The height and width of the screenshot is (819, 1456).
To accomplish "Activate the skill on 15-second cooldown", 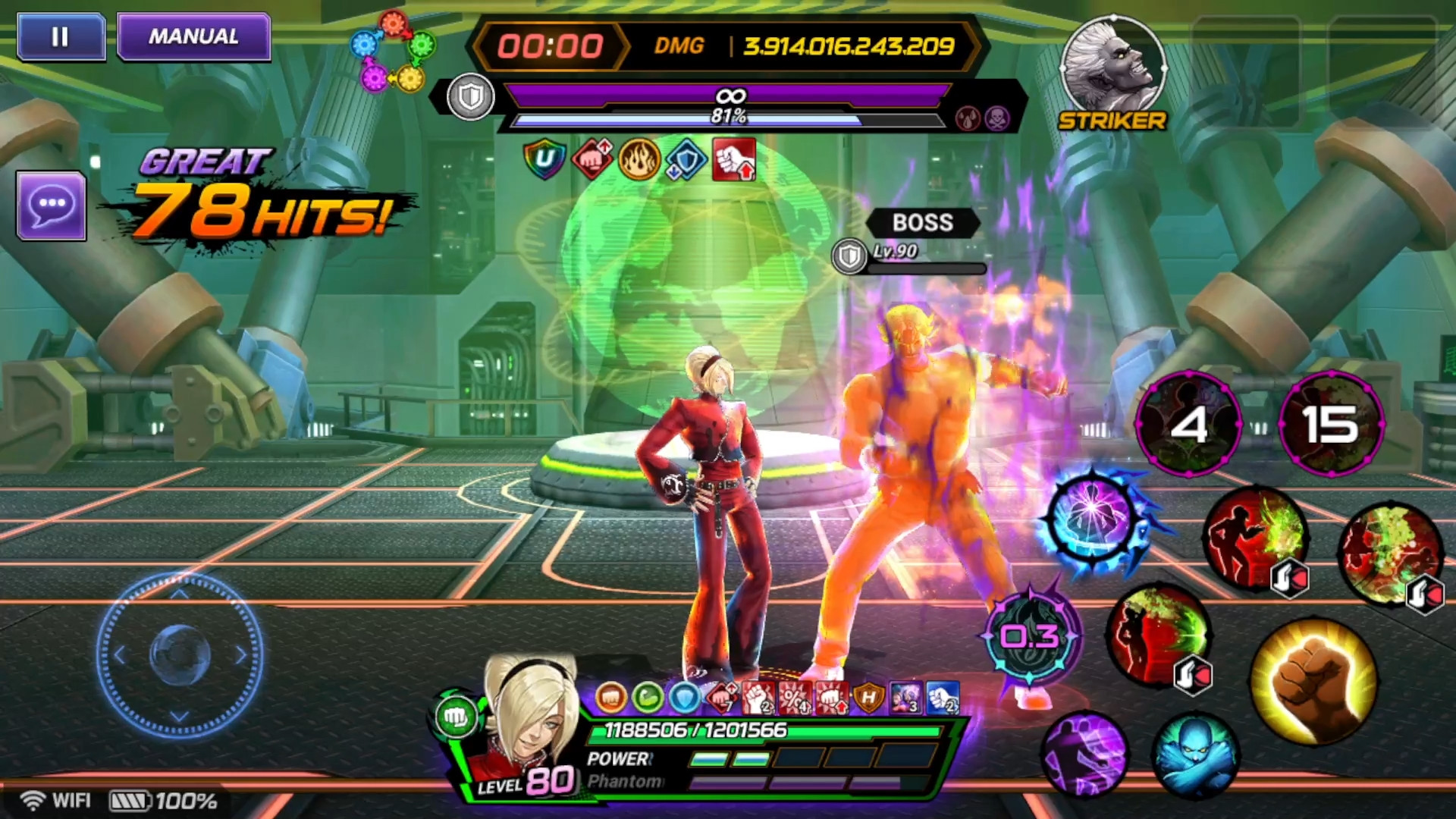I will (1331, 424).
